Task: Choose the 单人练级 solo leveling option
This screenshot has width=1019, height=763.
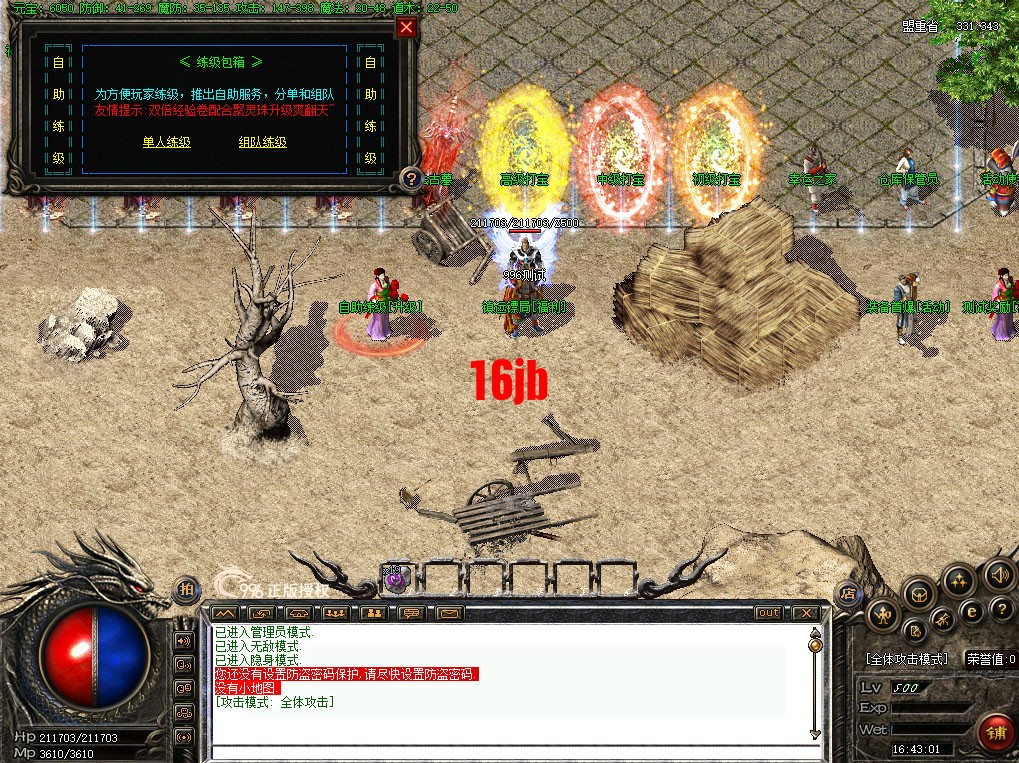Action: (166, 142)
